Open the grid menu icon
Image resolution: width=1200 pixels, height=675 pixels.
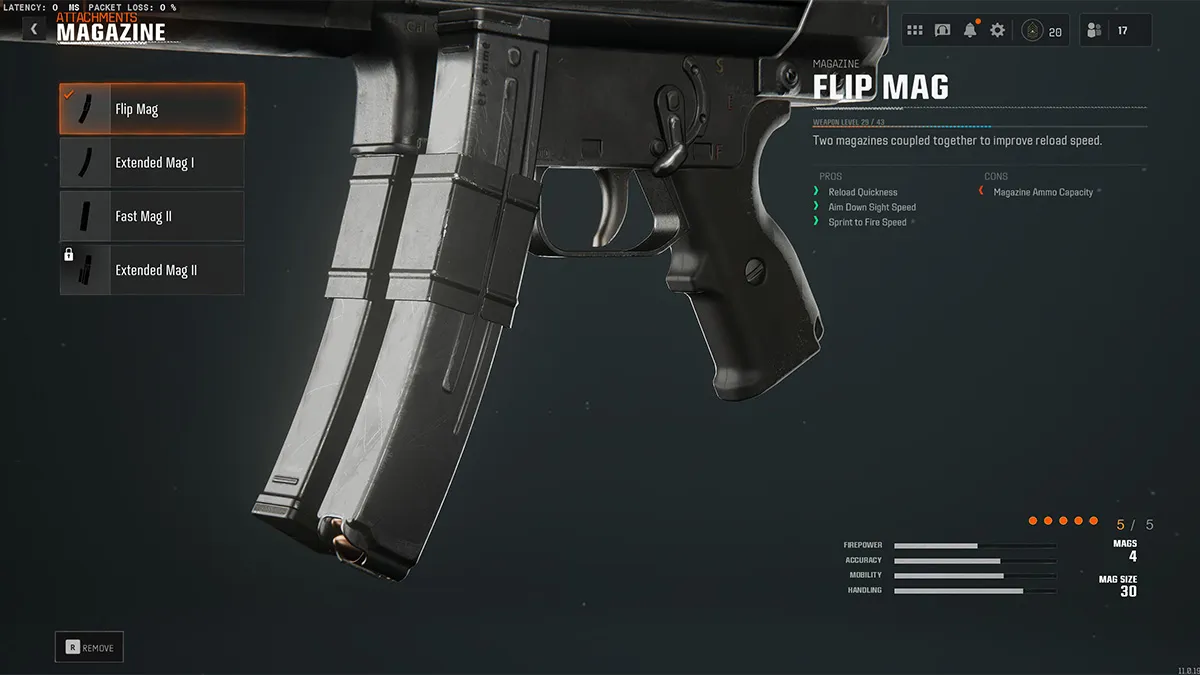coord(915,31)
